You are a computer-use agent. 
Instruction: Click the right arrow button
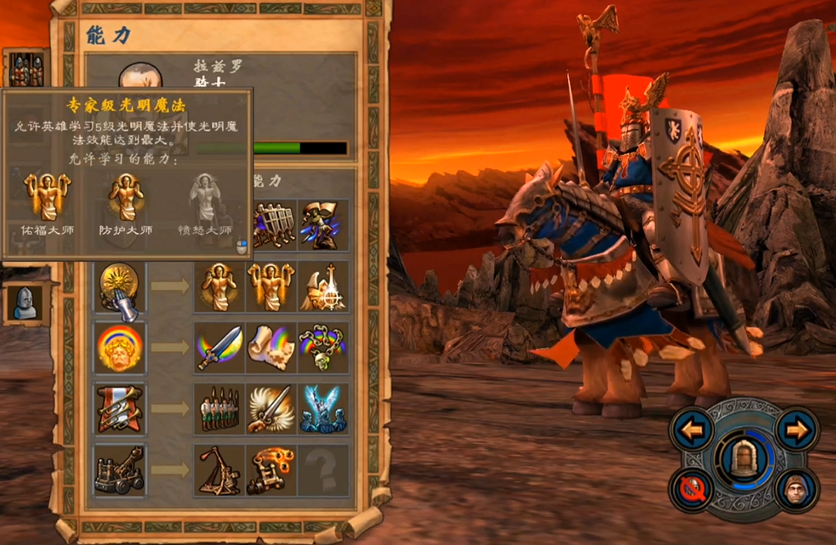point(796,431)
